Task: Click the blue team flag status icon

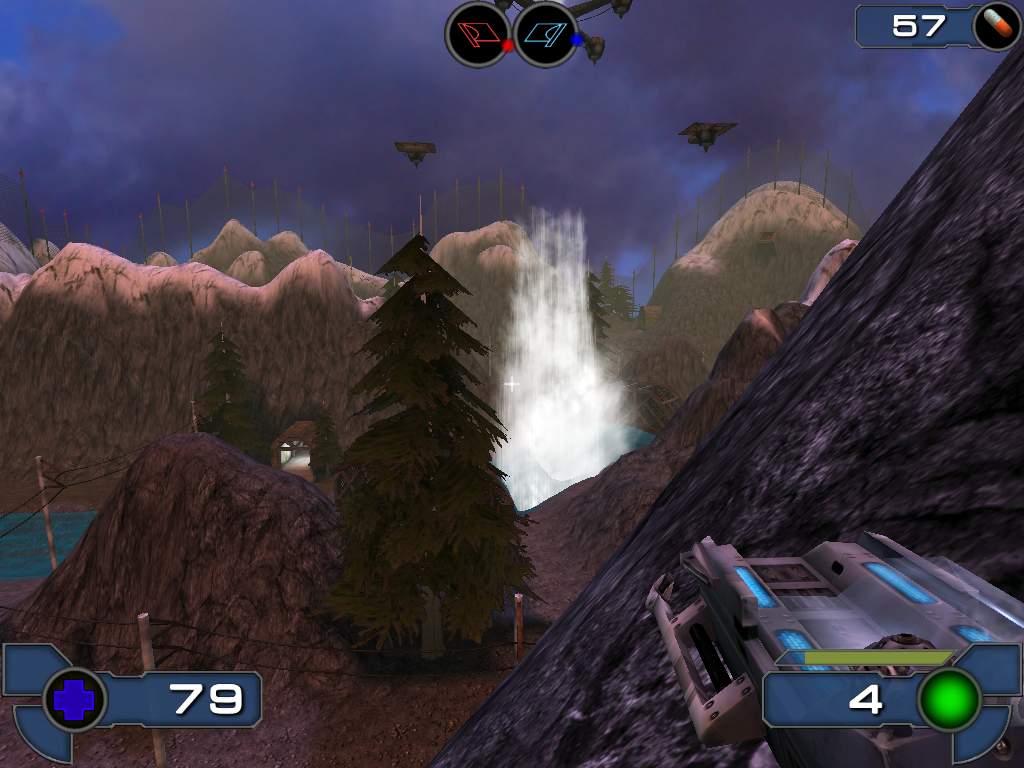Action: coord(545,34)
